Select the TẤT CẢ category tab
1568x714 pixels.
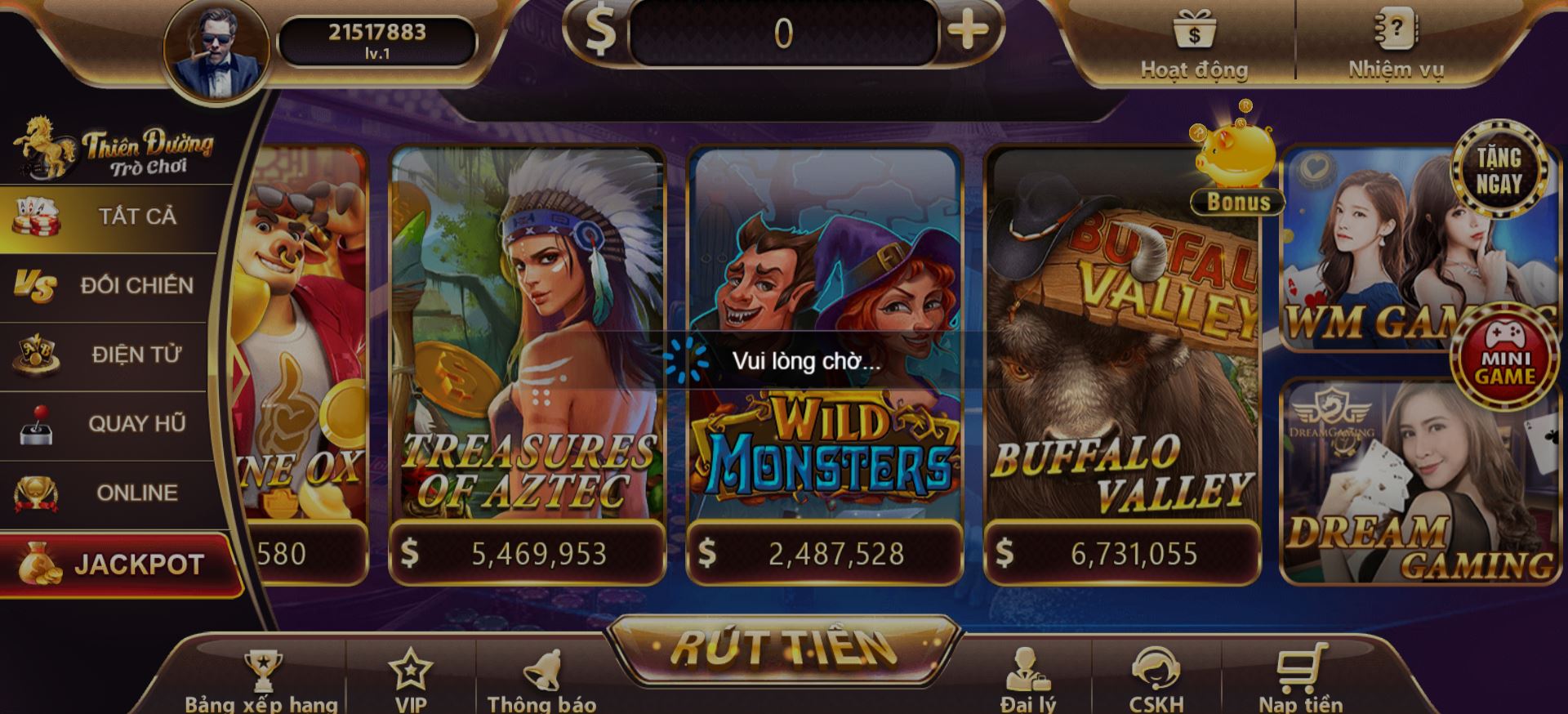pyautogui.click(x=106, y=216)
